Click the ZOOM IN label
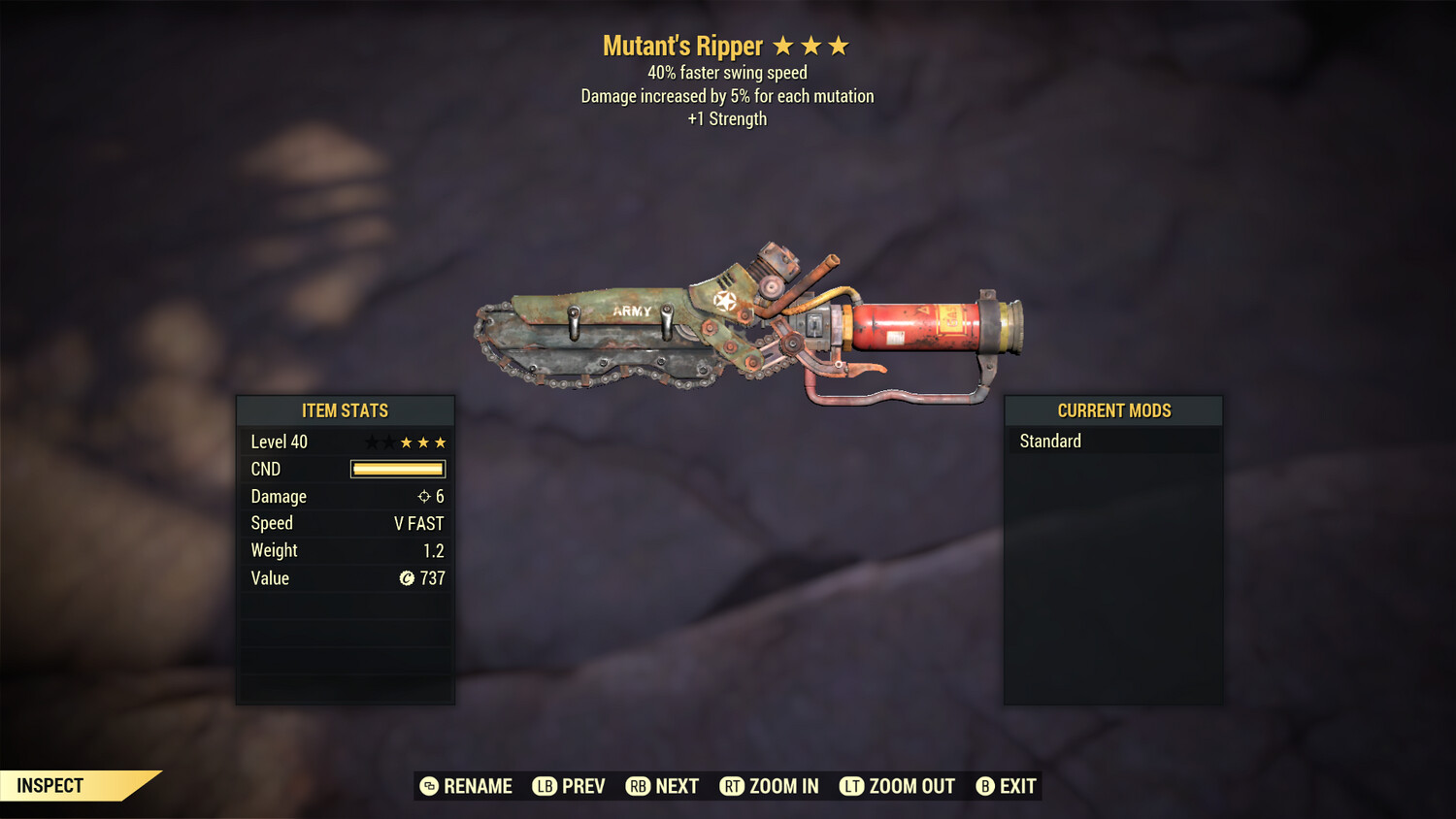Screen dimensions: 1456x819 click(x=782, y=786)
